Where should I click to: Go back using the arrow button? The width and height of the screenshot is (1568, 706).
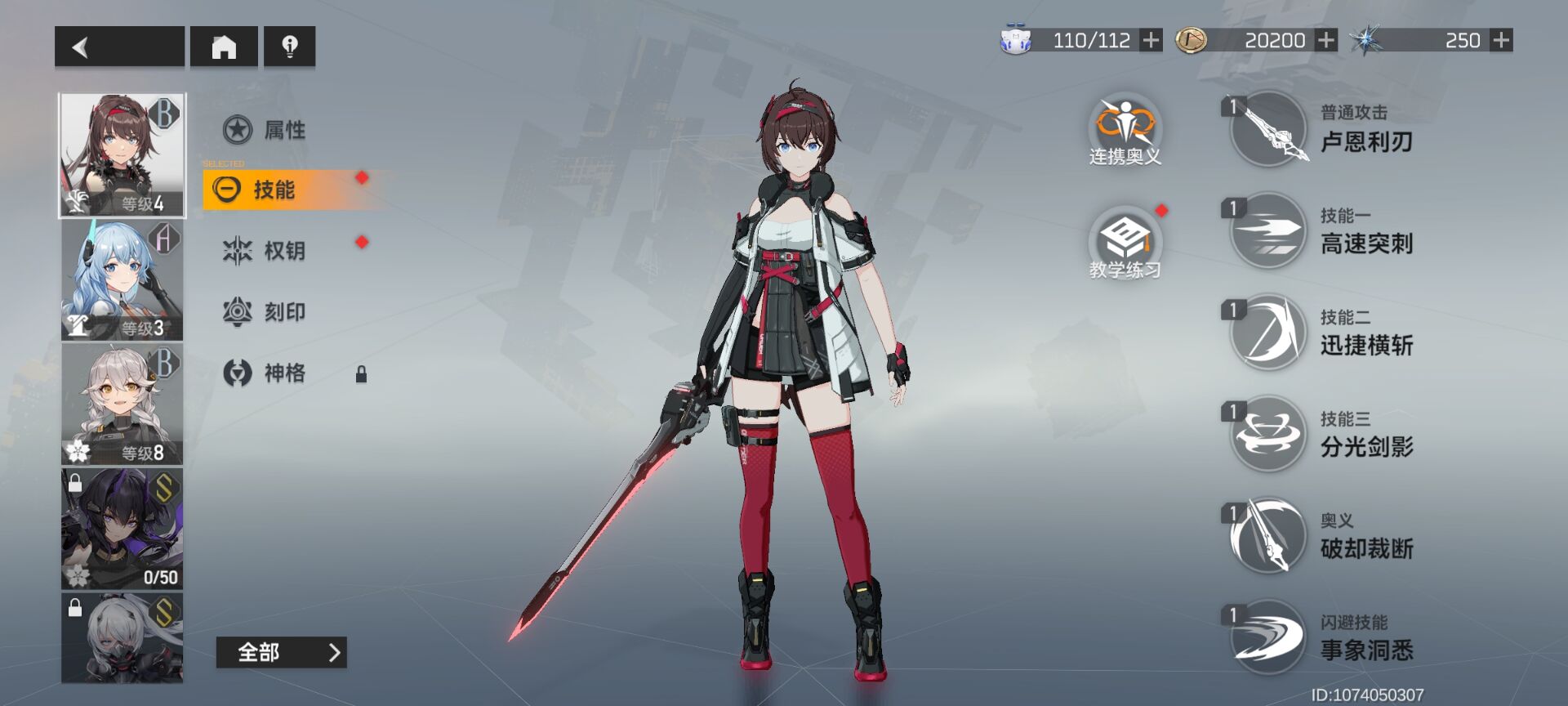(x=119, y=47)
